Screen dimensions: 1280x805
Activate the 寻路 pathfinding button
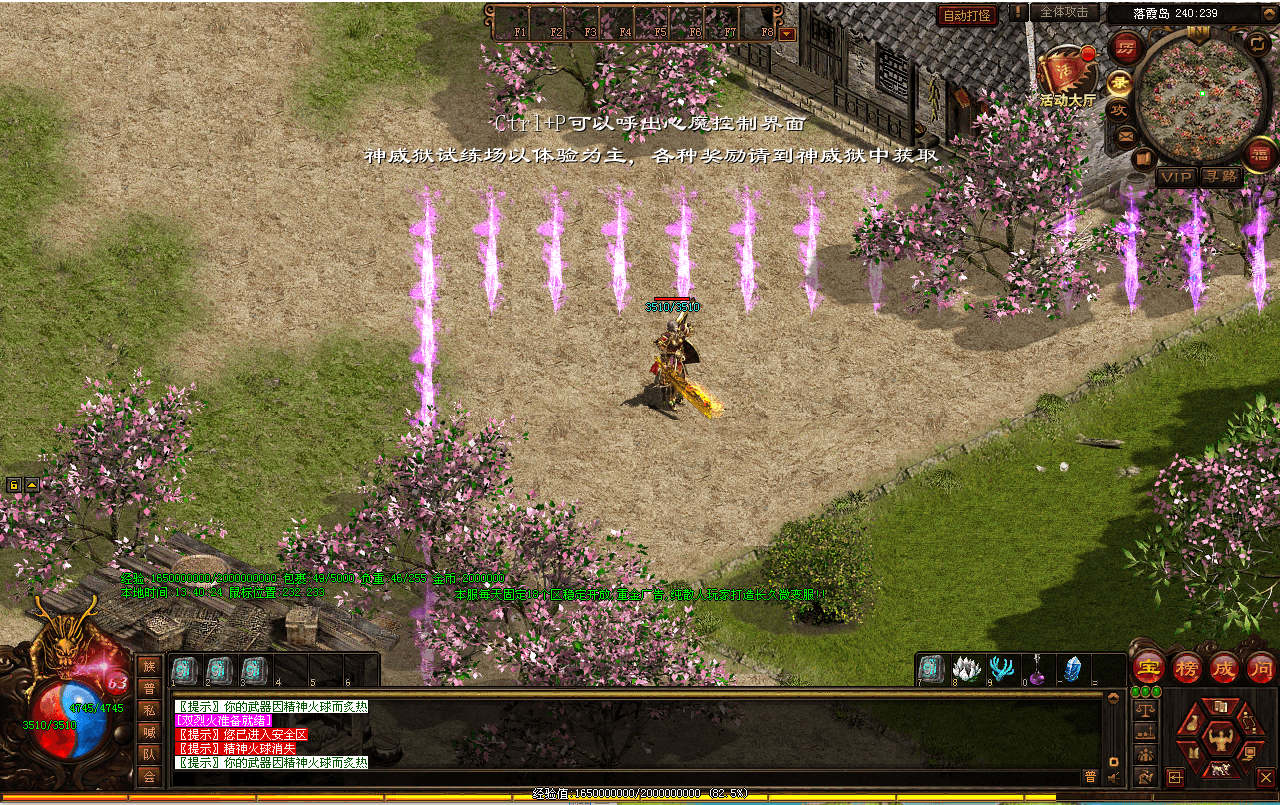click(x=1220, y=177)
